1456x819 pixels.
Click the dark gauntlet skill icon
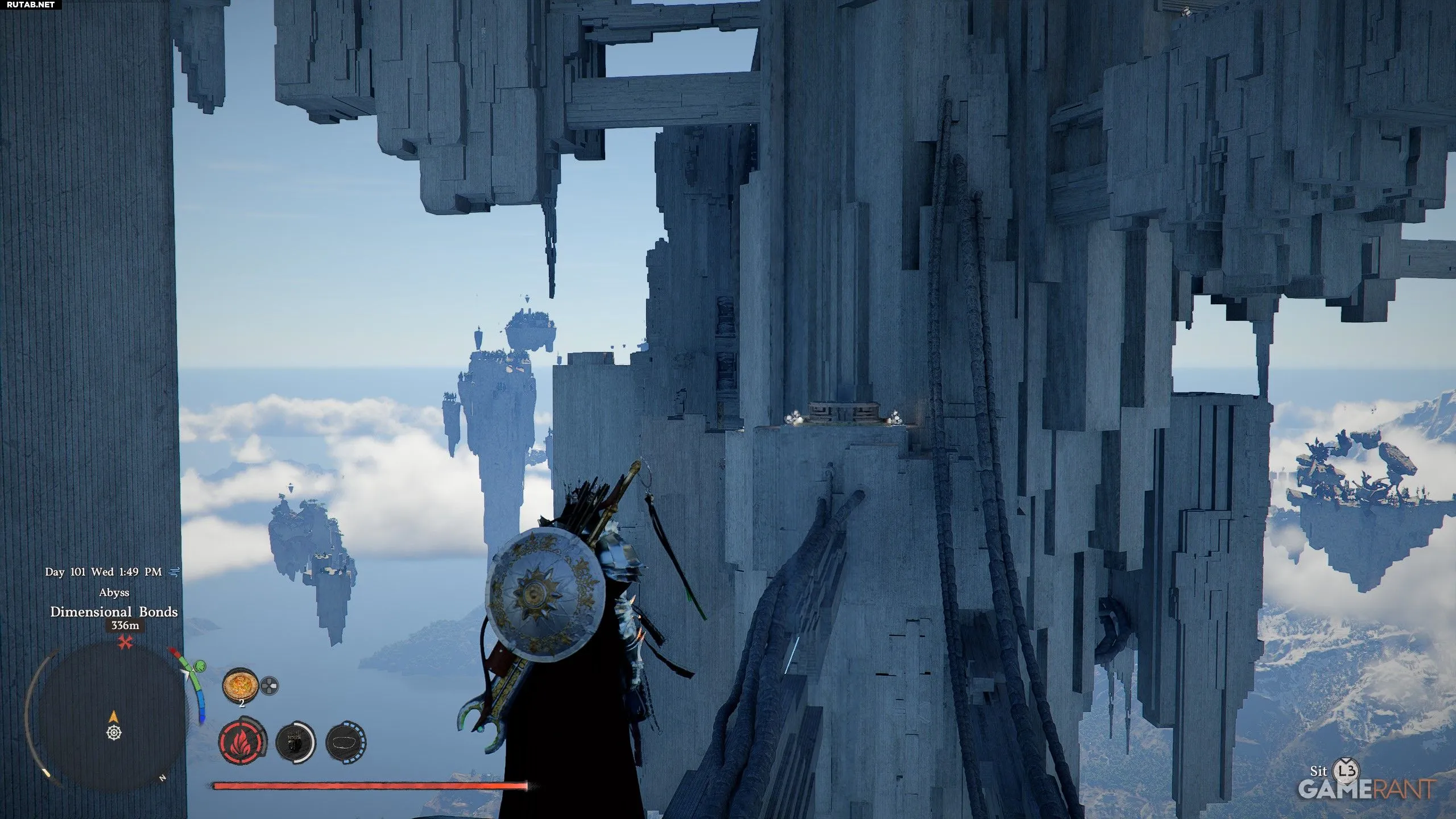[x=295, y=742]
